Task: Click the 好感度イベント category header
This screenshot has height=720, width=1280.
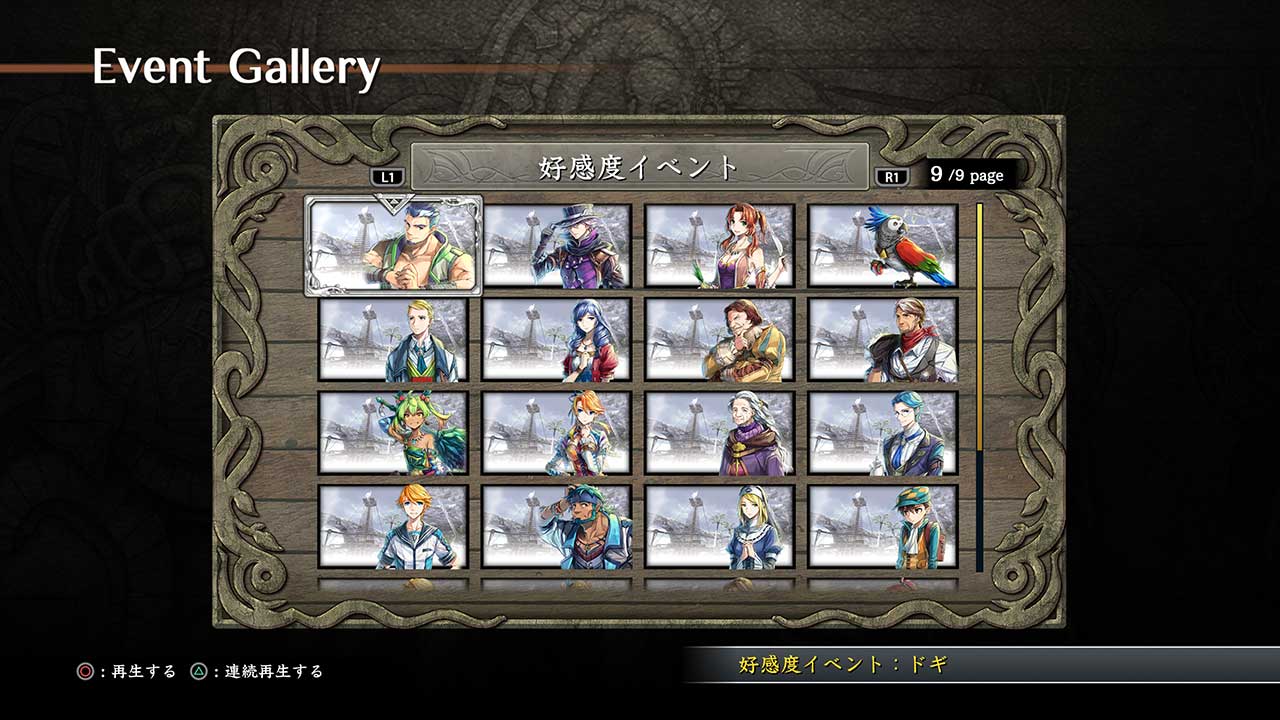Action: click(639, 167)
